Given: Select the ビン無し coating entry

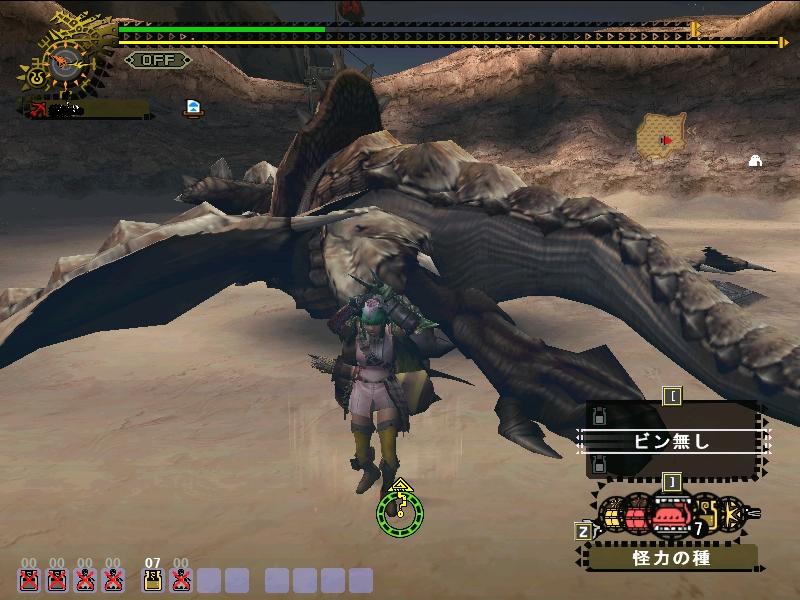Looking at the screenshot, I should 672,441.
